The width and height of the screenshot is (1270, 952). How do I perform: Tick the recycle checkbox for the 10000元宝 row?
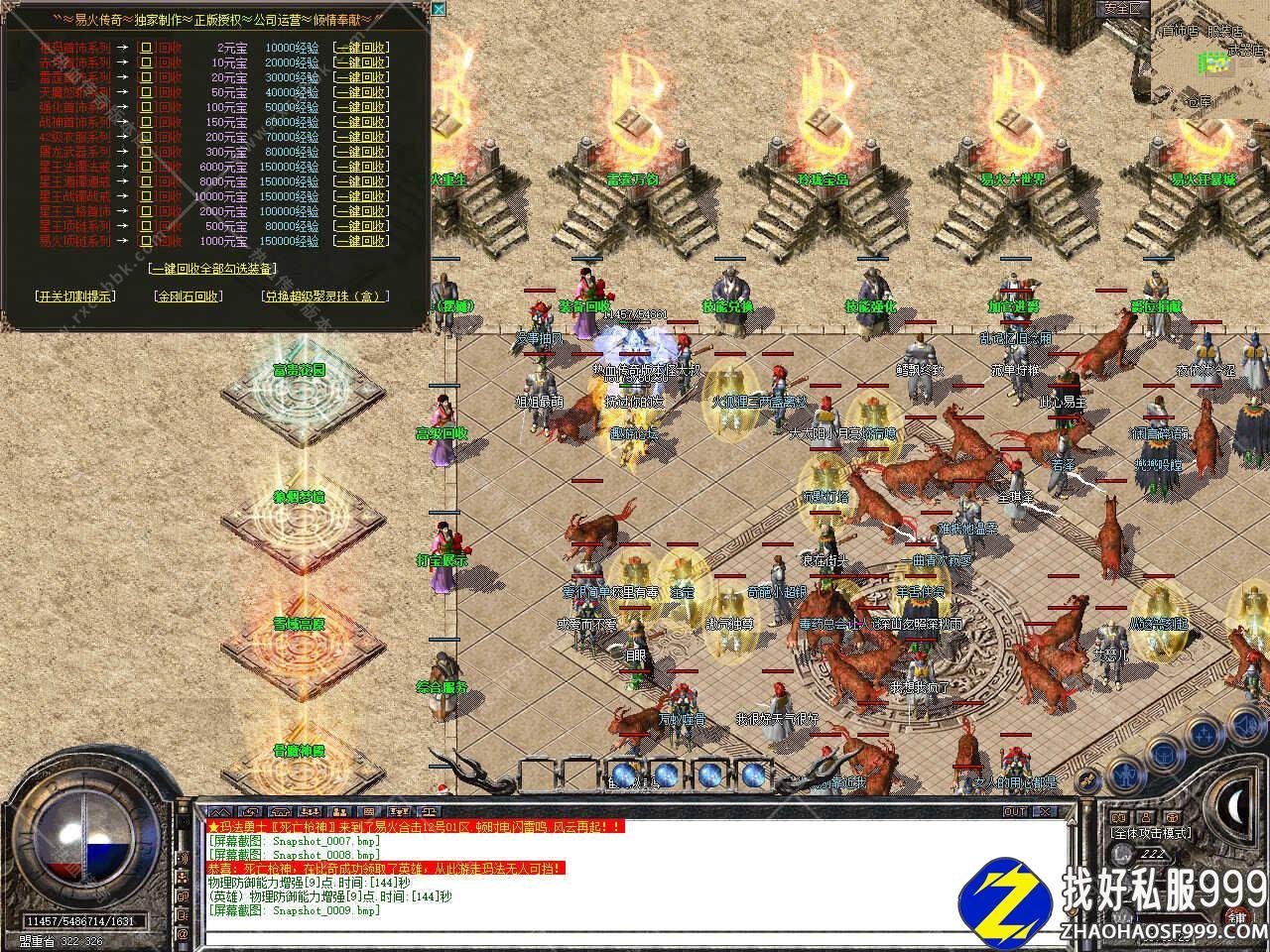[146, 195]
